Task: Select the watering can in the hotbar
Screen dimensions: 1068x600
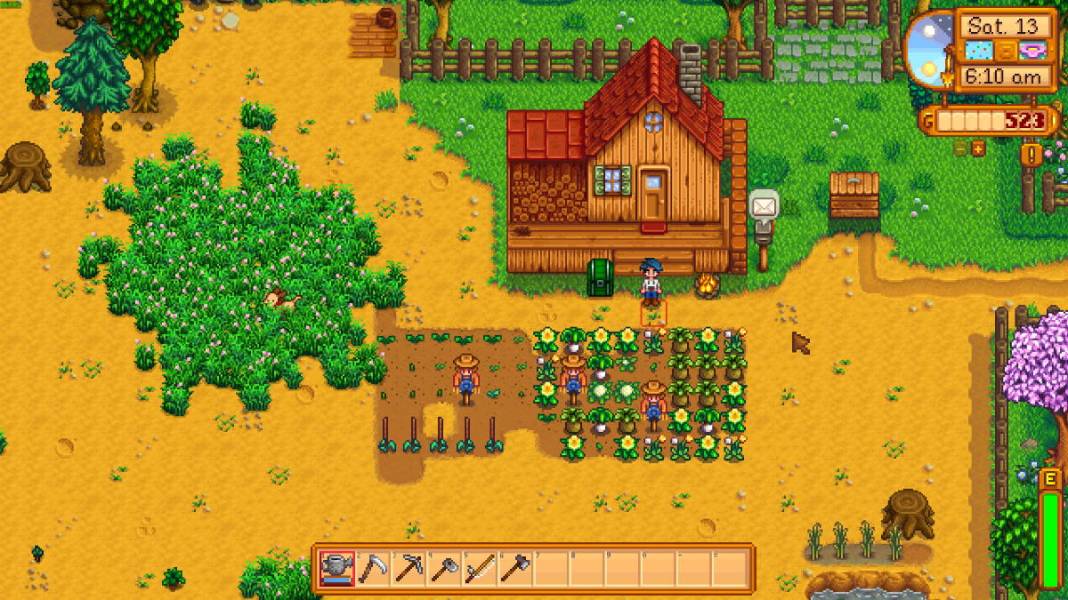Action: [337, 569]
